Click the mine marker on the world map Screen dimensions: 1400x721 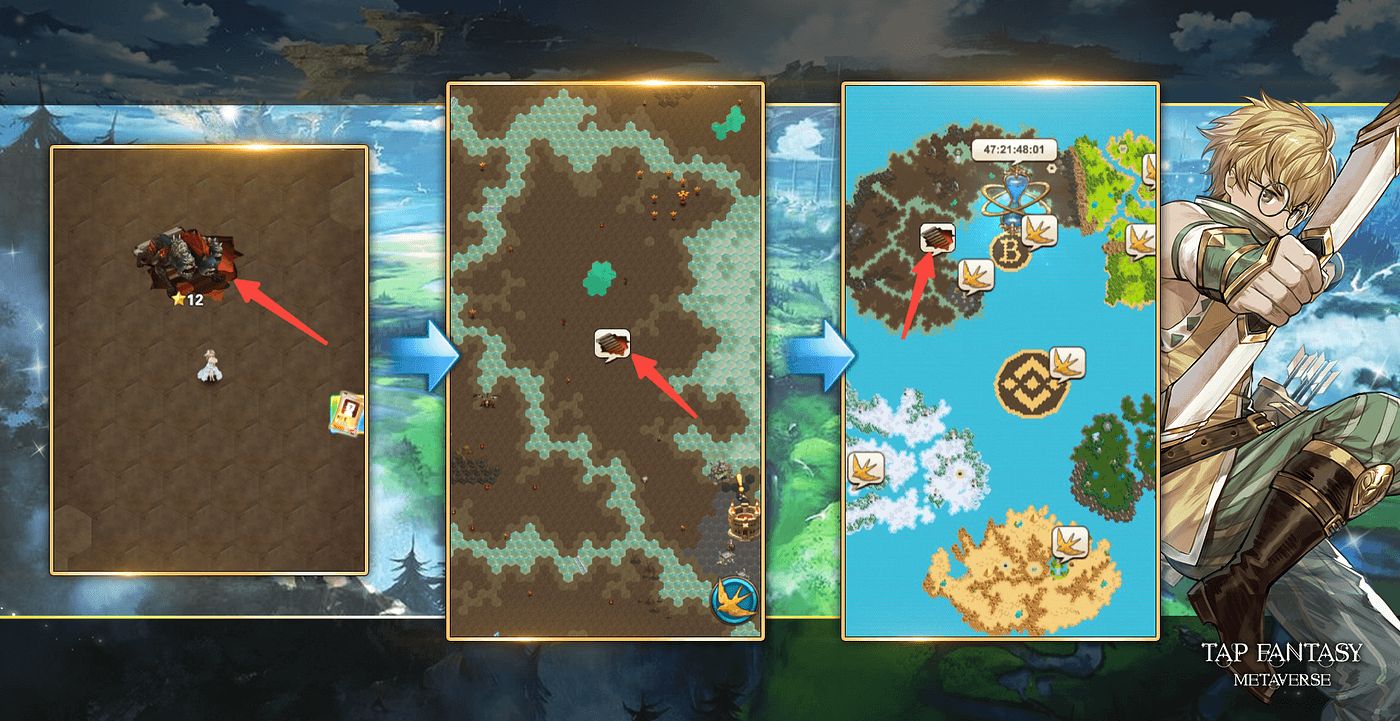click(x=937, y=238)
